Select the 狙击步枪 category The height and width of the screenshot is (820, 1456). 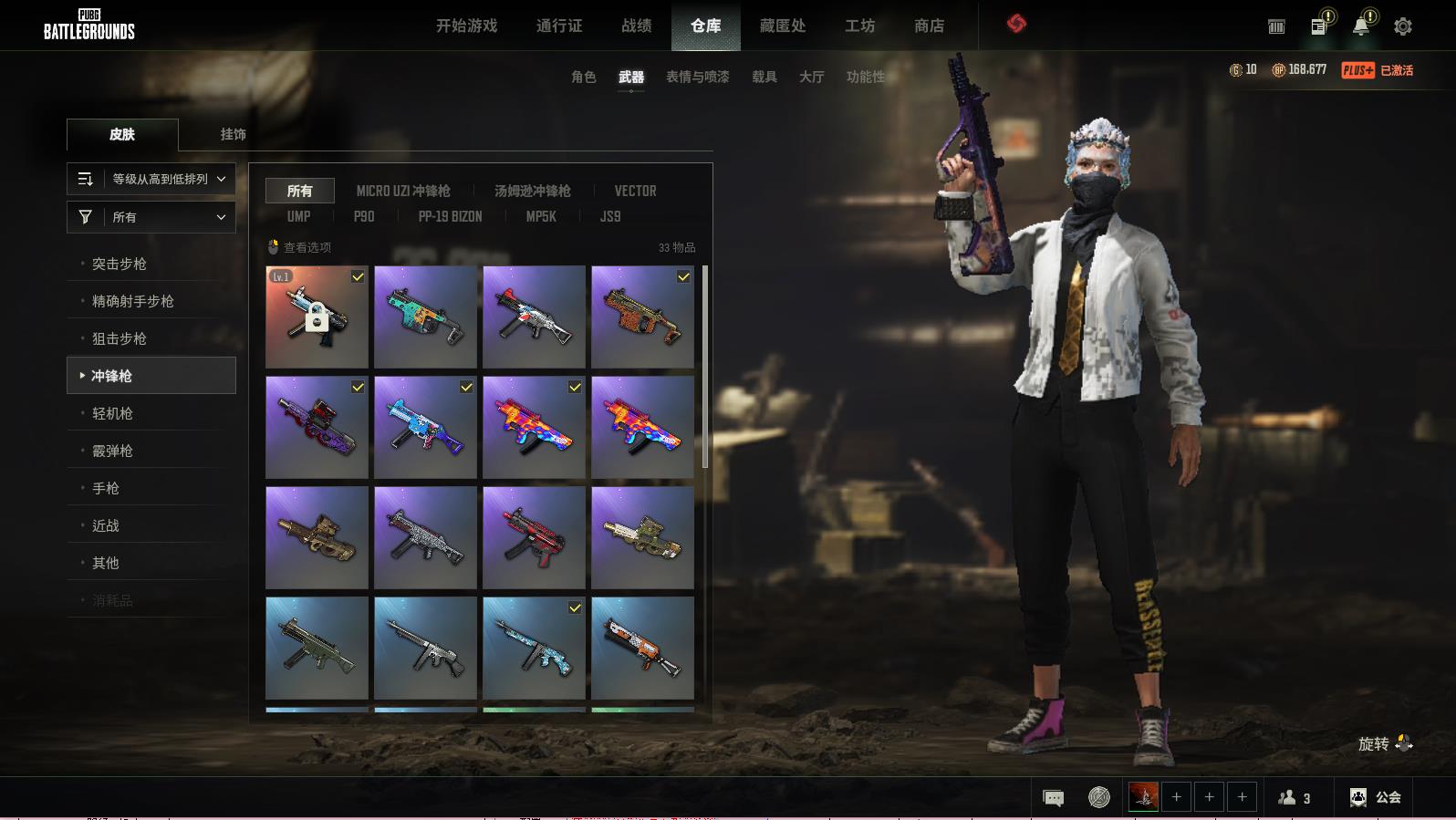(x=119, y=338)
